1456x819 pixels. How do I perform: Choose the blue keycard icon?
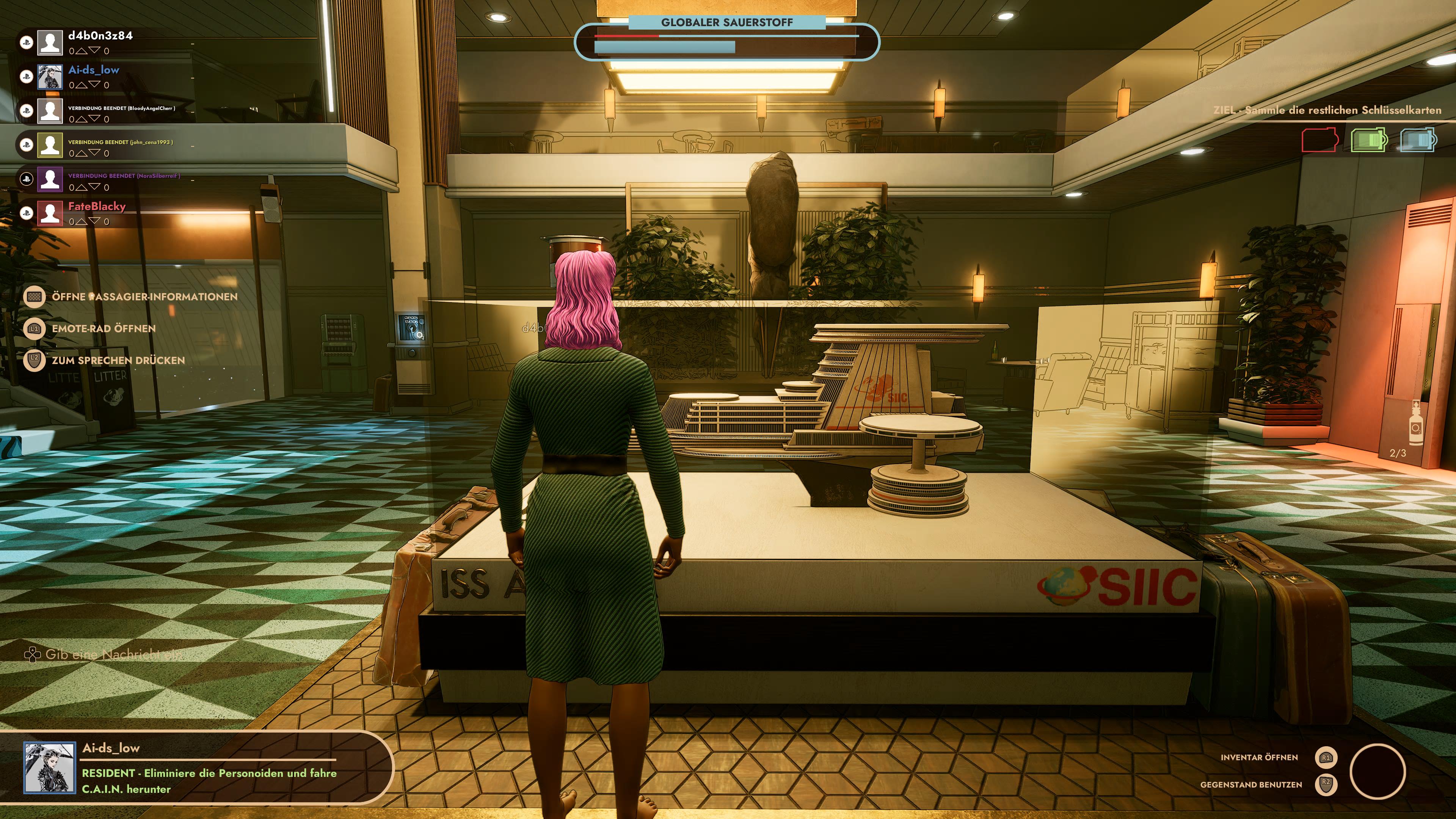click(x=1418, y=140)
